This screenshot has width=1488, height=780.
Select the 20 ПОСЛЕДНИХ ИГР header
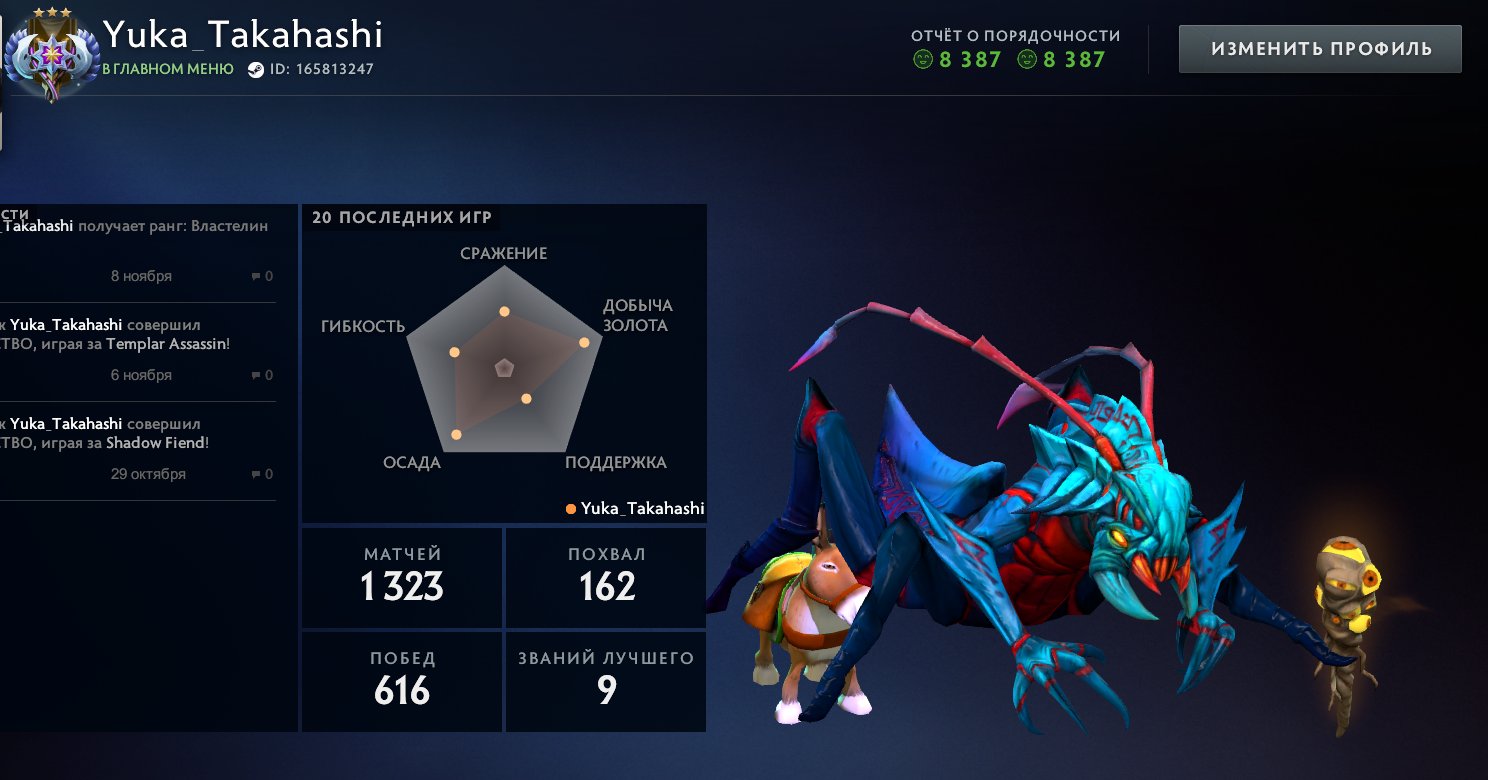[x=400, y=216]
